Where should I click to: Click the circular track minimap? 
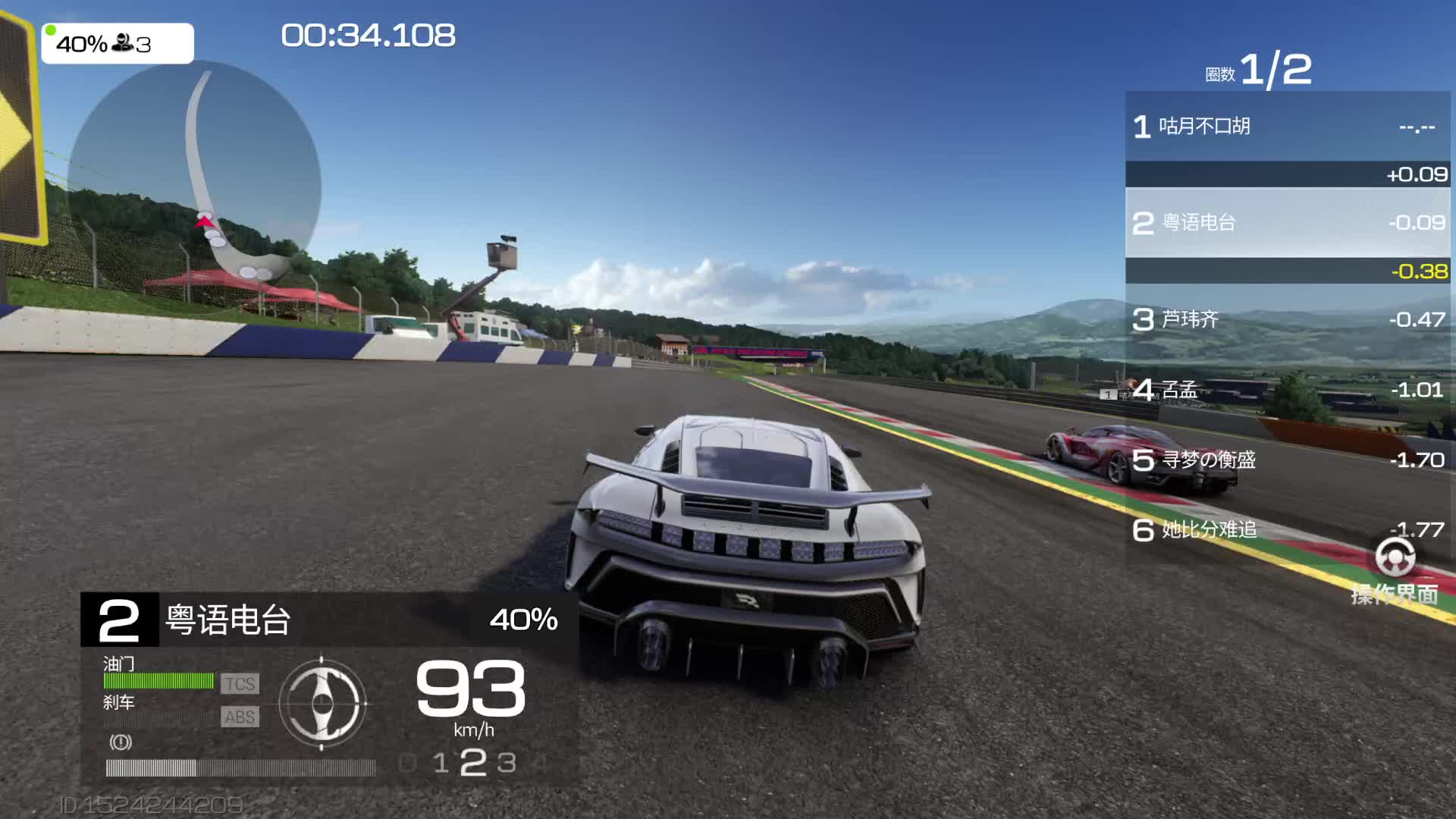coord(194,187)
